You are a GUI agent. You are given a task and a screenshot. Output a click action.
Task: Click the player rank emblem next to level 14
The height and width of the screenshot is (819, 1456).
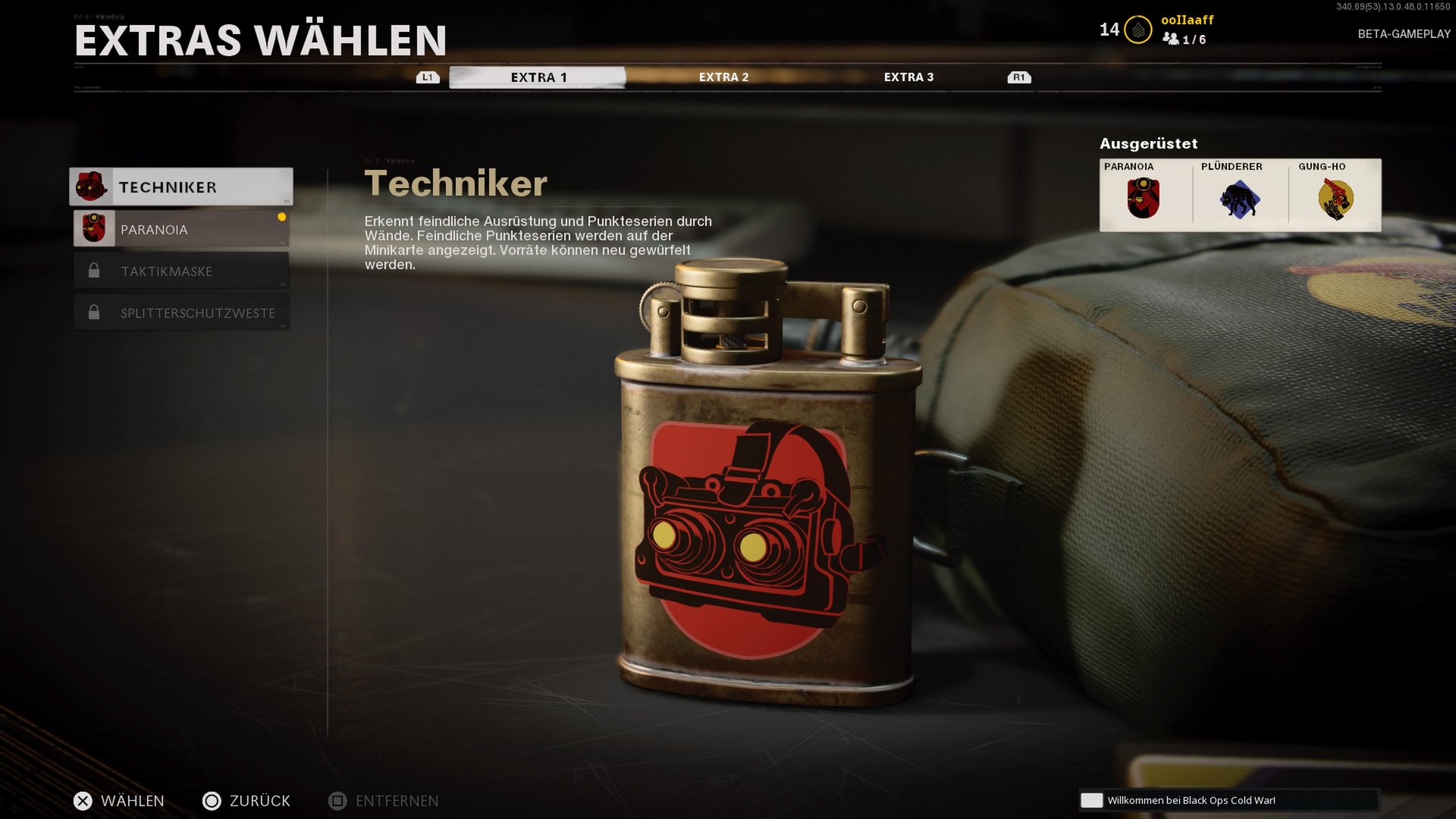click(1137, 29)
